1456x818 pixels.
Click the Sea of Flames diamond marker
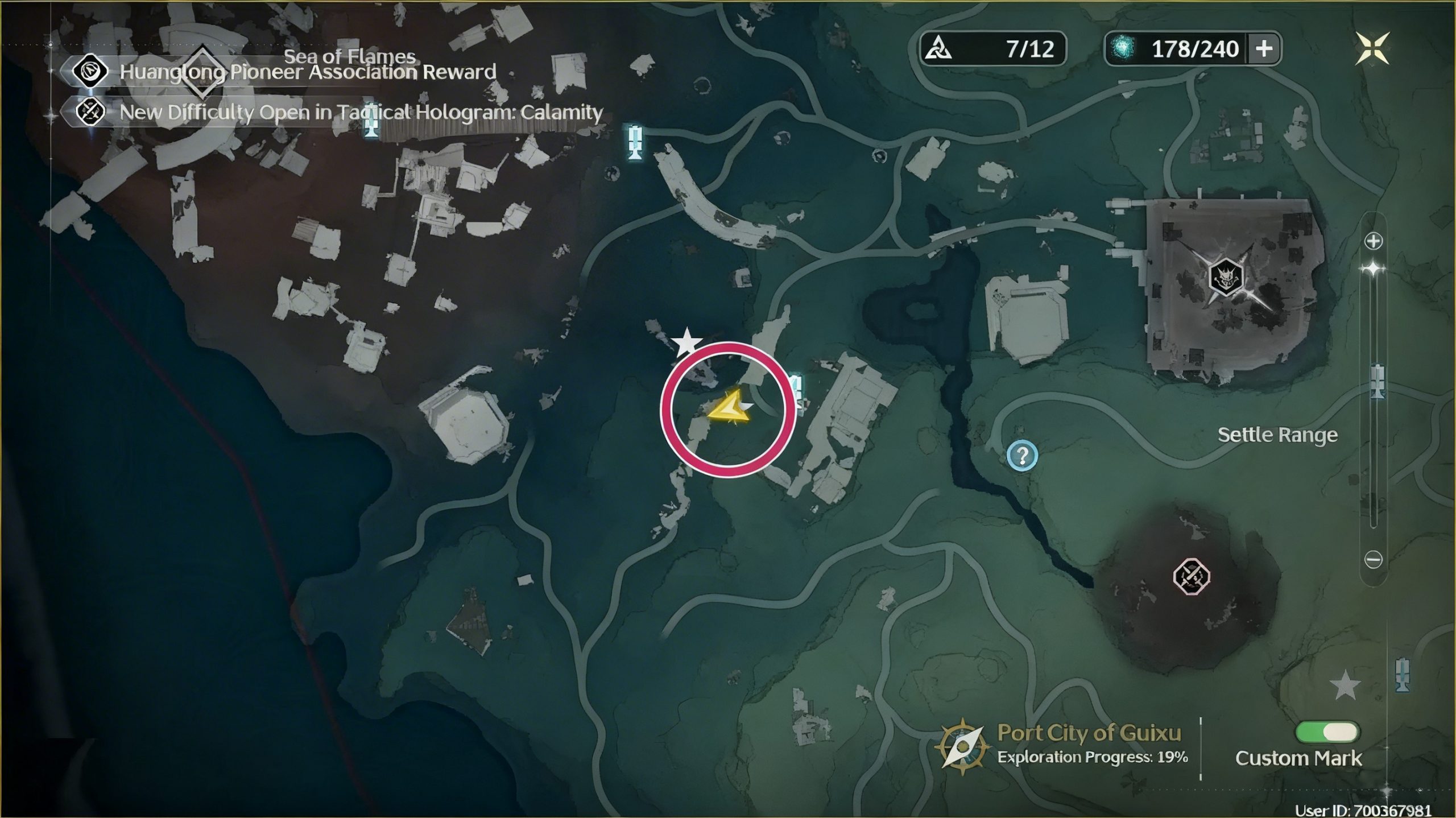pos(202,73)
